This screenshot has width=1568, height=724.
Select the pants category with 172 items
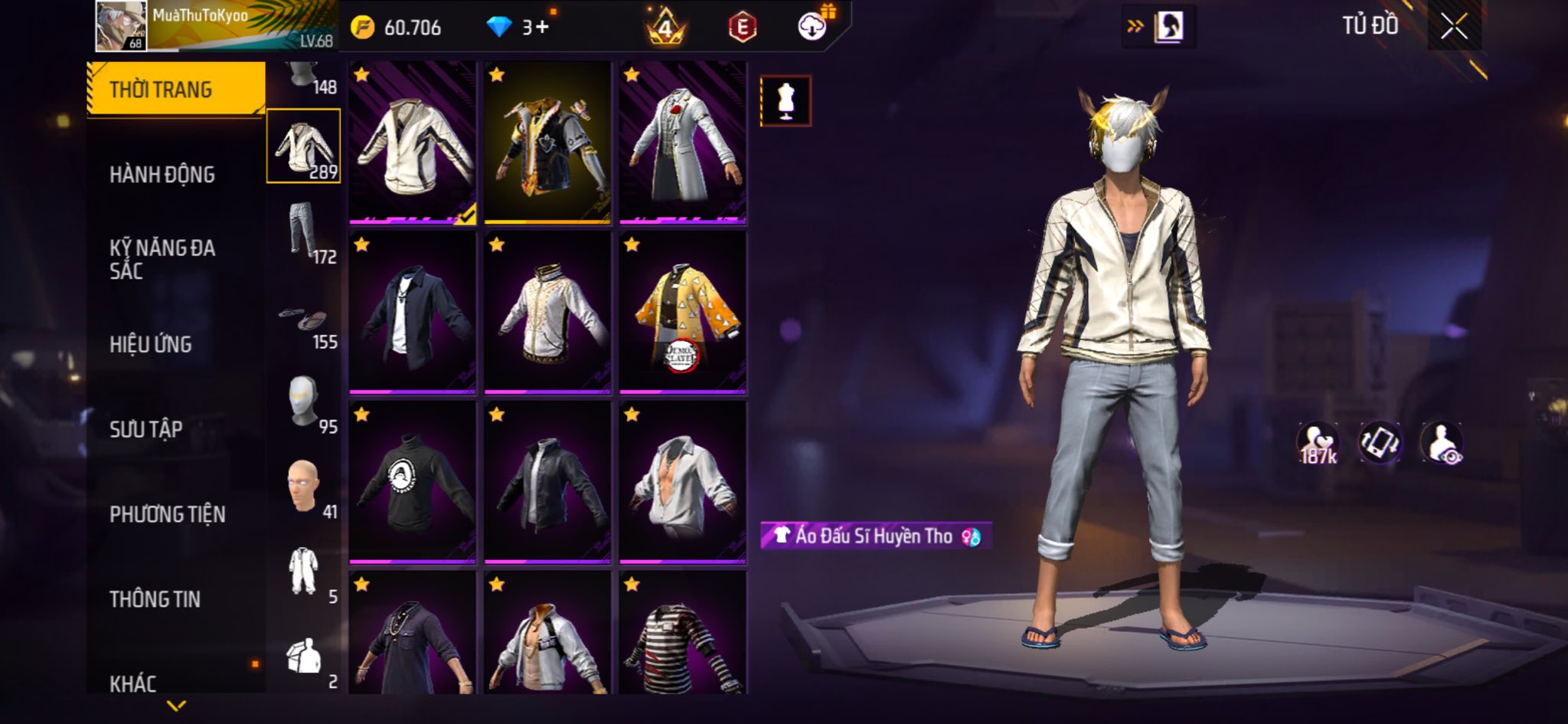tap(304, 231)
